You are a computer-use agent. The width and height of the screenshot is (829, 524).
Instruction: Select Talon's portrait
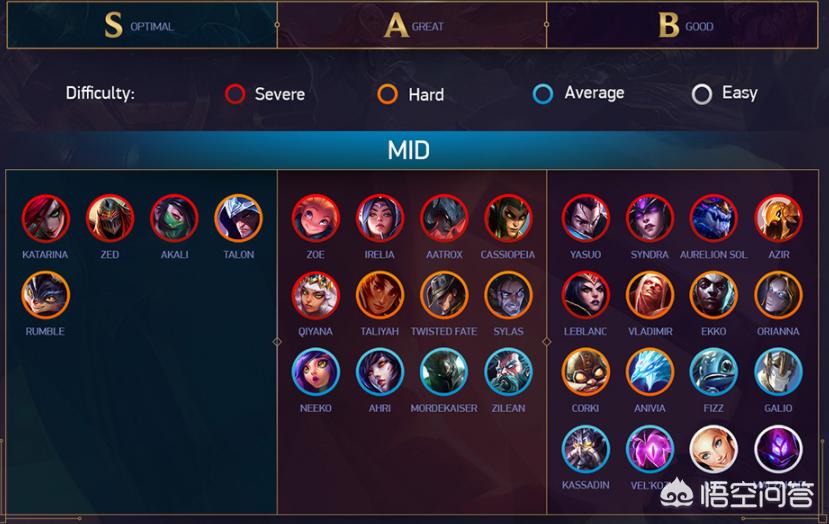(238, 218)
